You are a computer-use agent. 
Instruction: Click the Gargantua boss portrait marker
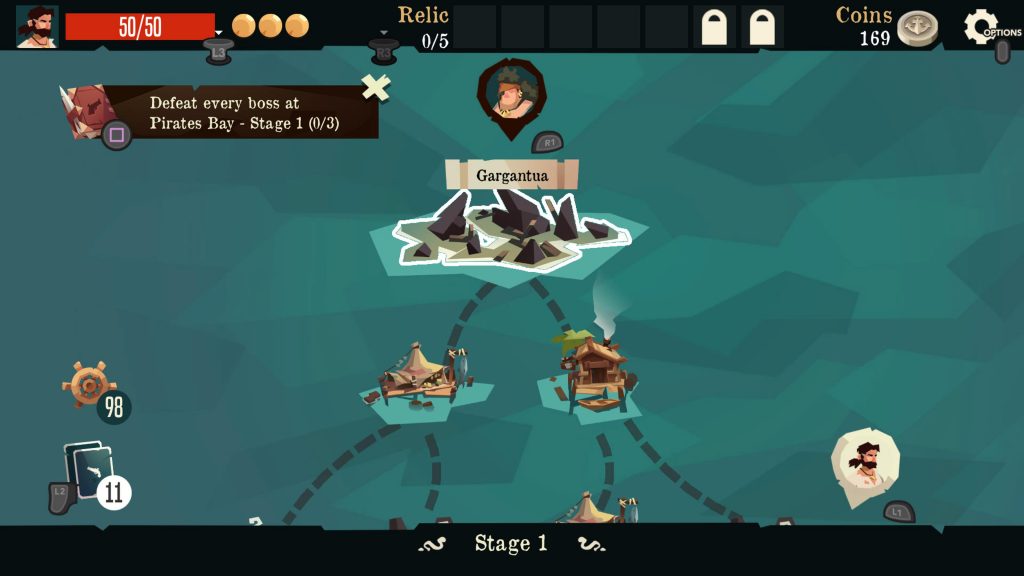511,94
